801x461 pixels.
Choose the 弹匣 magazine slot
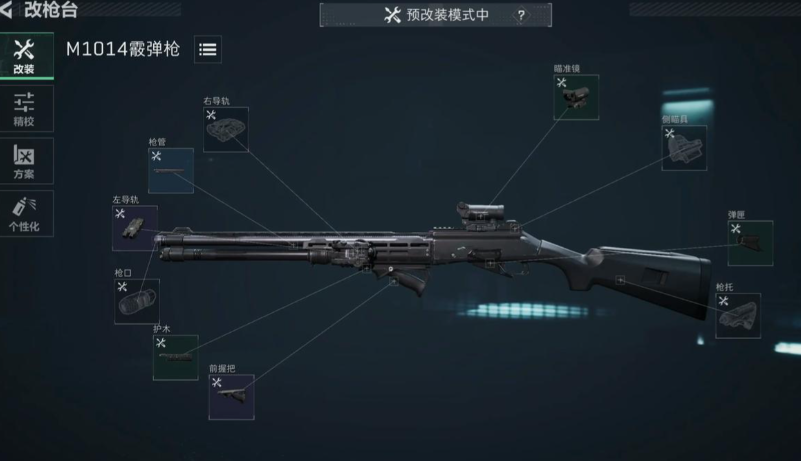point(749,243)
